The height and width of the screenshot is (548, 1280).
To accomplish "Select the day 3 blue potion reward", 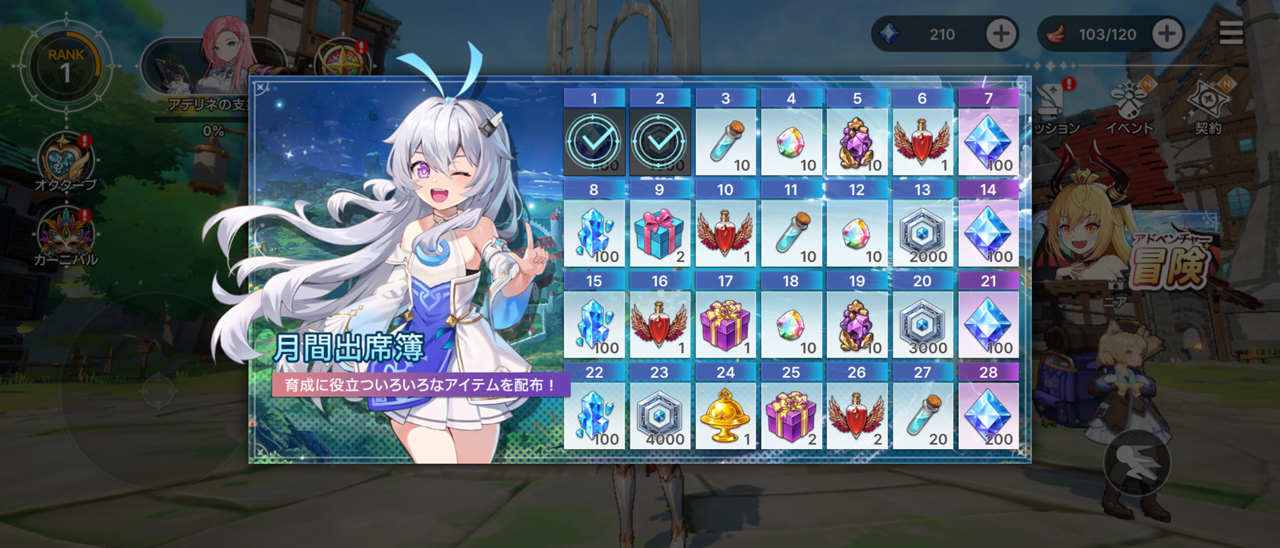I will click(726, 142).
